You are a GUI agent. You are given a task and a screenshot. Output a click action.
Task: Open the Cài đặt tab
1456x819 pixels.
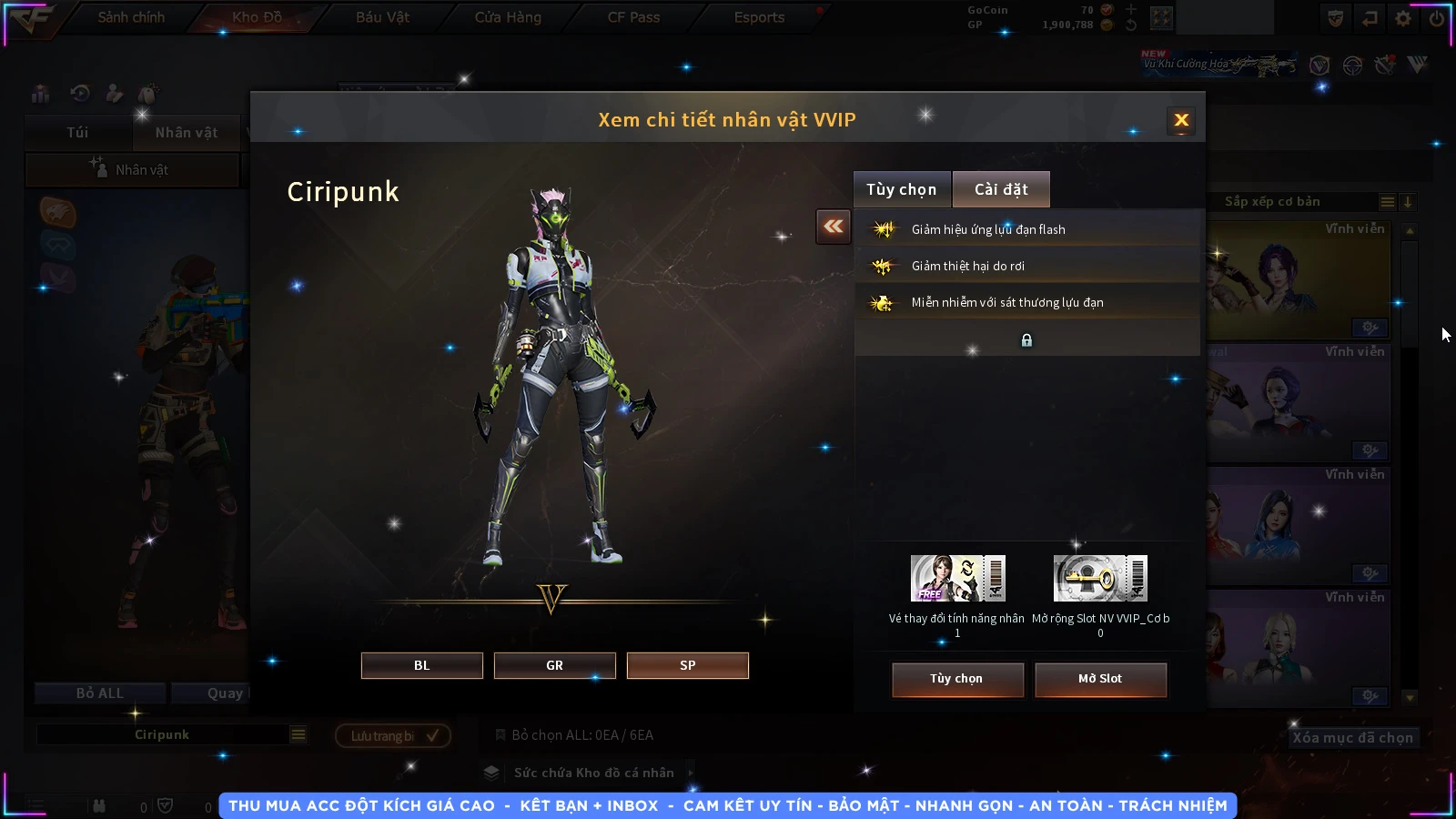pos(1001,189)
